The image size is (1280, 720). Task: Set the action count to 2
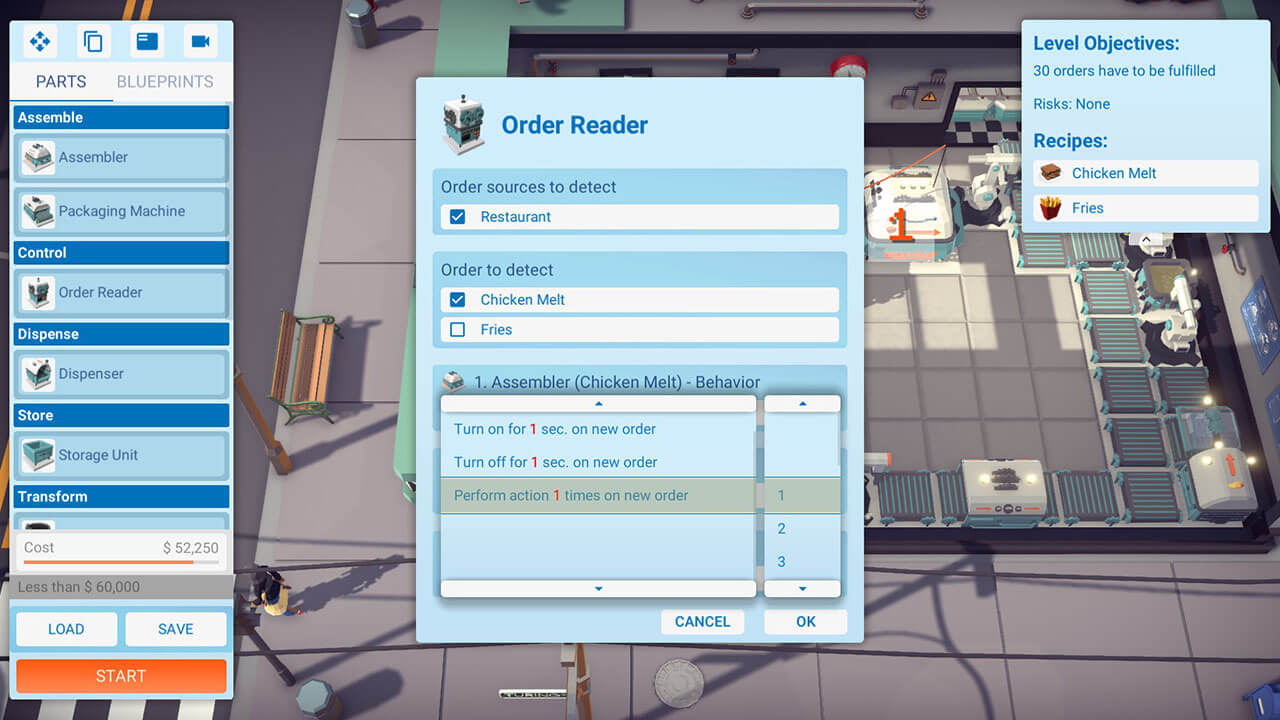click(782, 528)
